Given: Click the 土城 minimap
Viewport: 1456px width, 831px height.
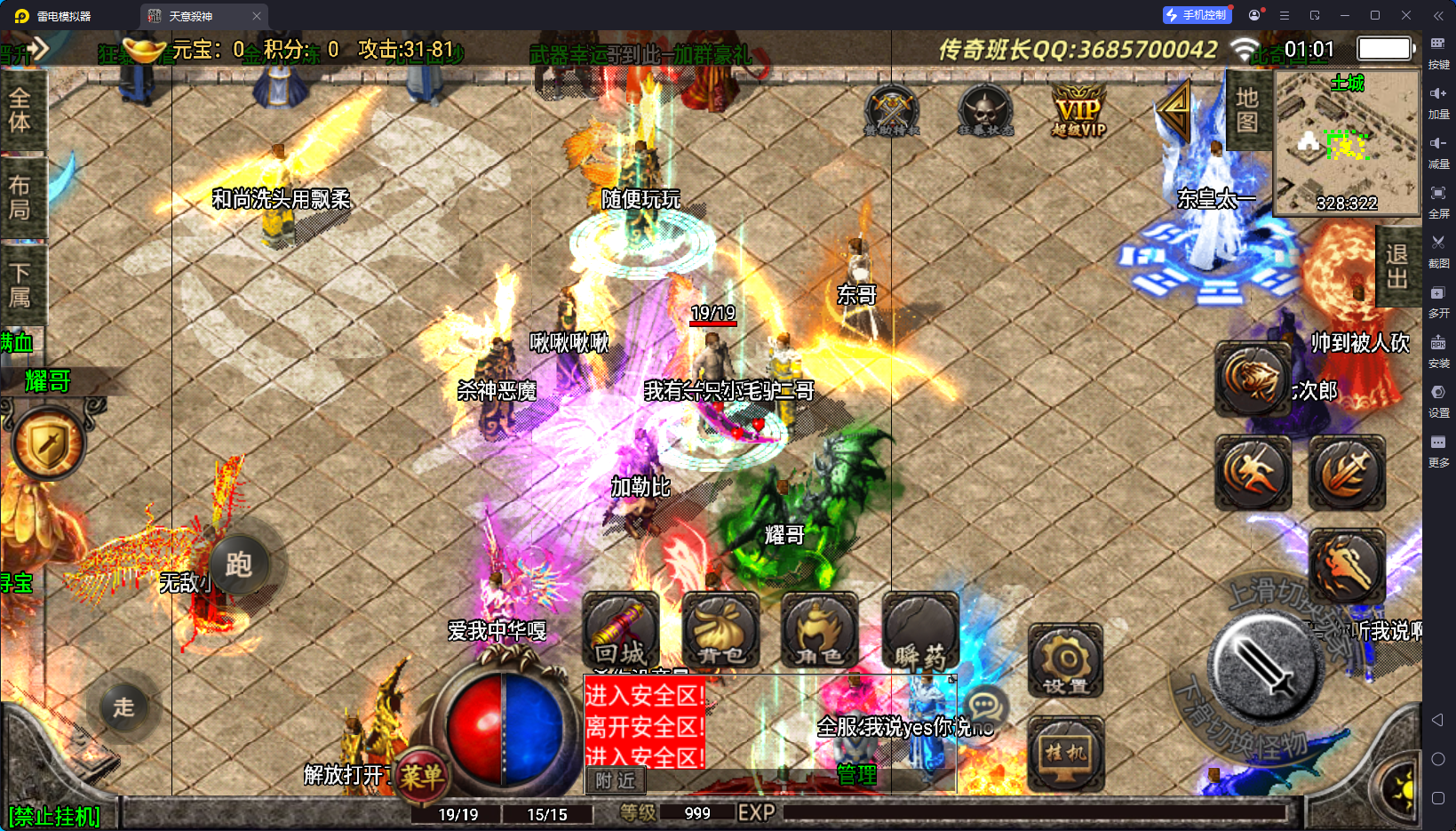Looking at the screenshot, I should click(1347, 144).
